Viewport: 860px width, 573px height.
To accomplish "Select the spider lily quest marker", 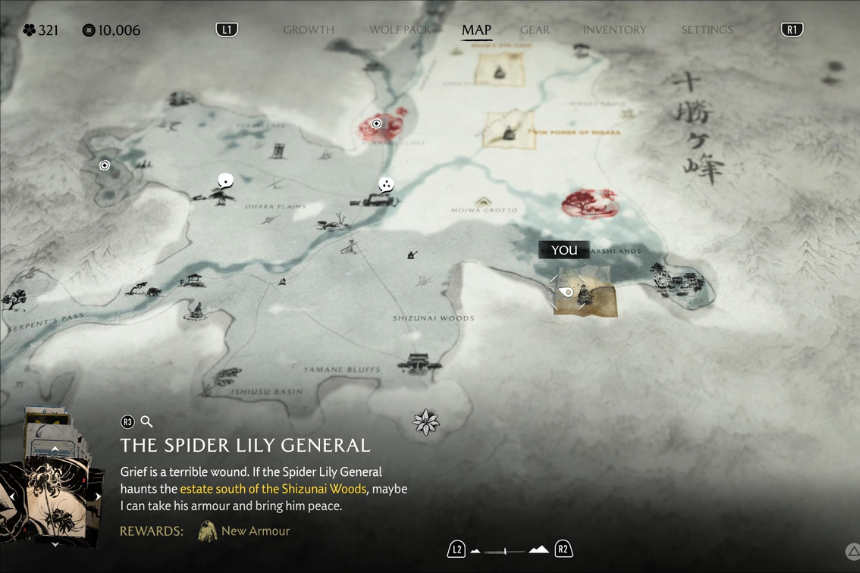I will coord(426,422).
